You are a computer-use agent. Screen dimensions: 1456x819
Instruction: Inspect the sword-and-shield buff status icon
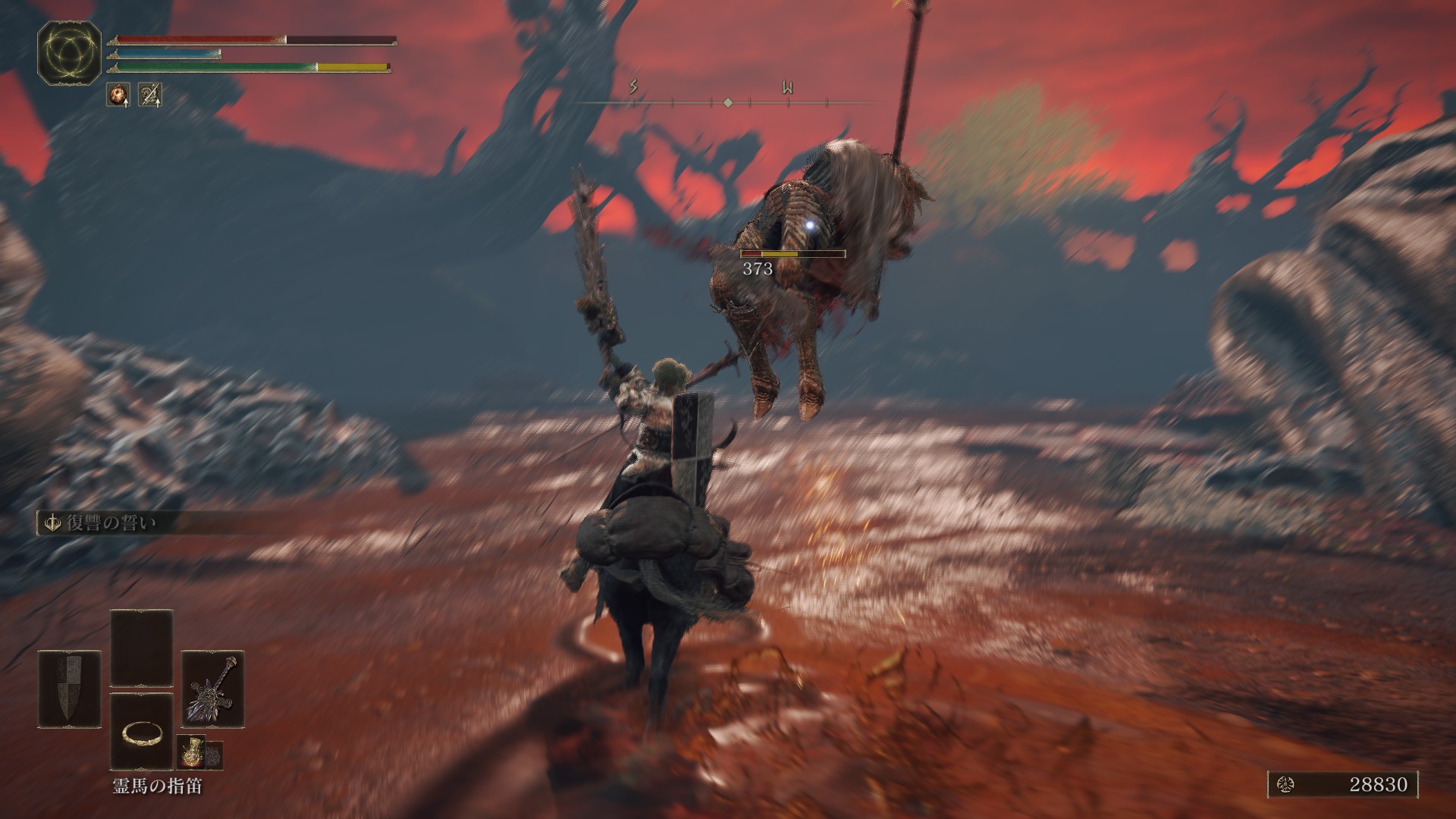[x=150, y=95]
